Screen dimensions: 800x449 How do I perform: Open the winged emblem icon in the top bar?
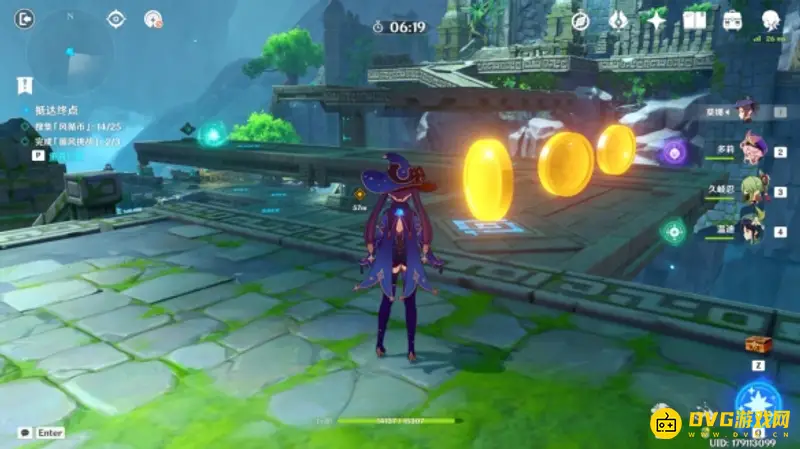coord(618,20)
